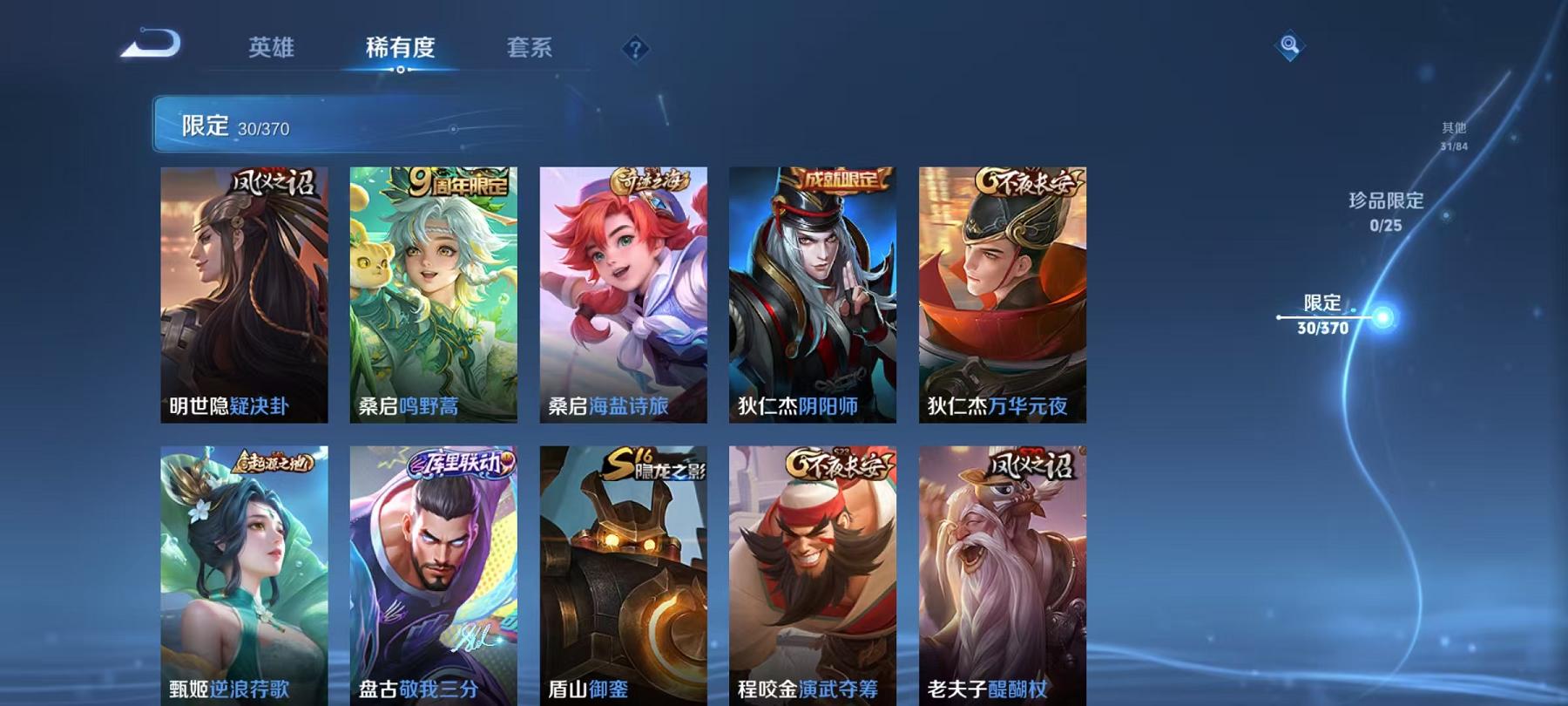Screen dimensions: 1568x706
Task: Open the question mark help icon
Action: [636, 50]
